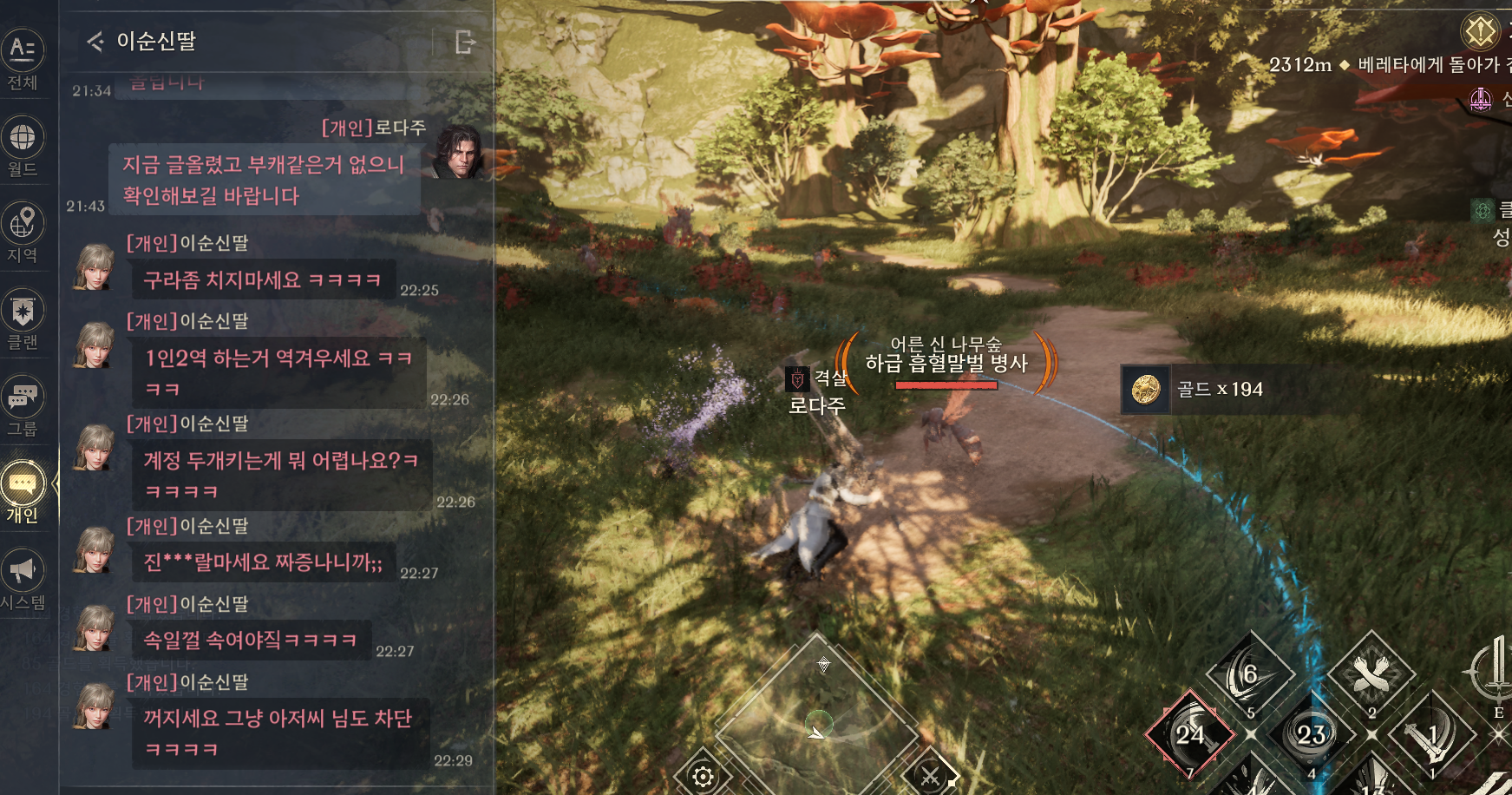Open settings via the gear icon
The image size is (1512, 795).
pos(704,776)
